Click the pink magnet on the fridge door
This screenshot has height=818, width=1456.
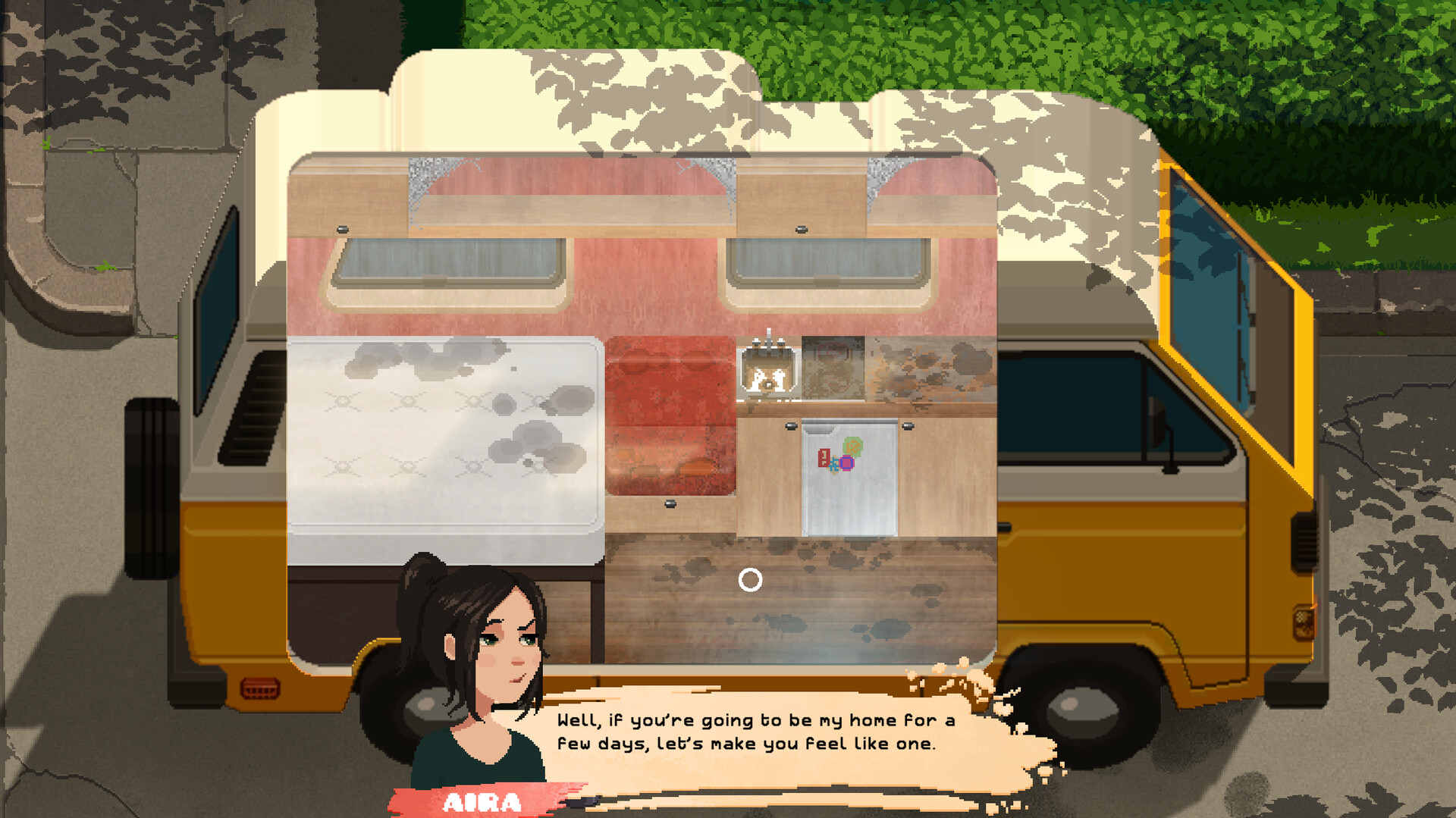[x=847, y=463]
